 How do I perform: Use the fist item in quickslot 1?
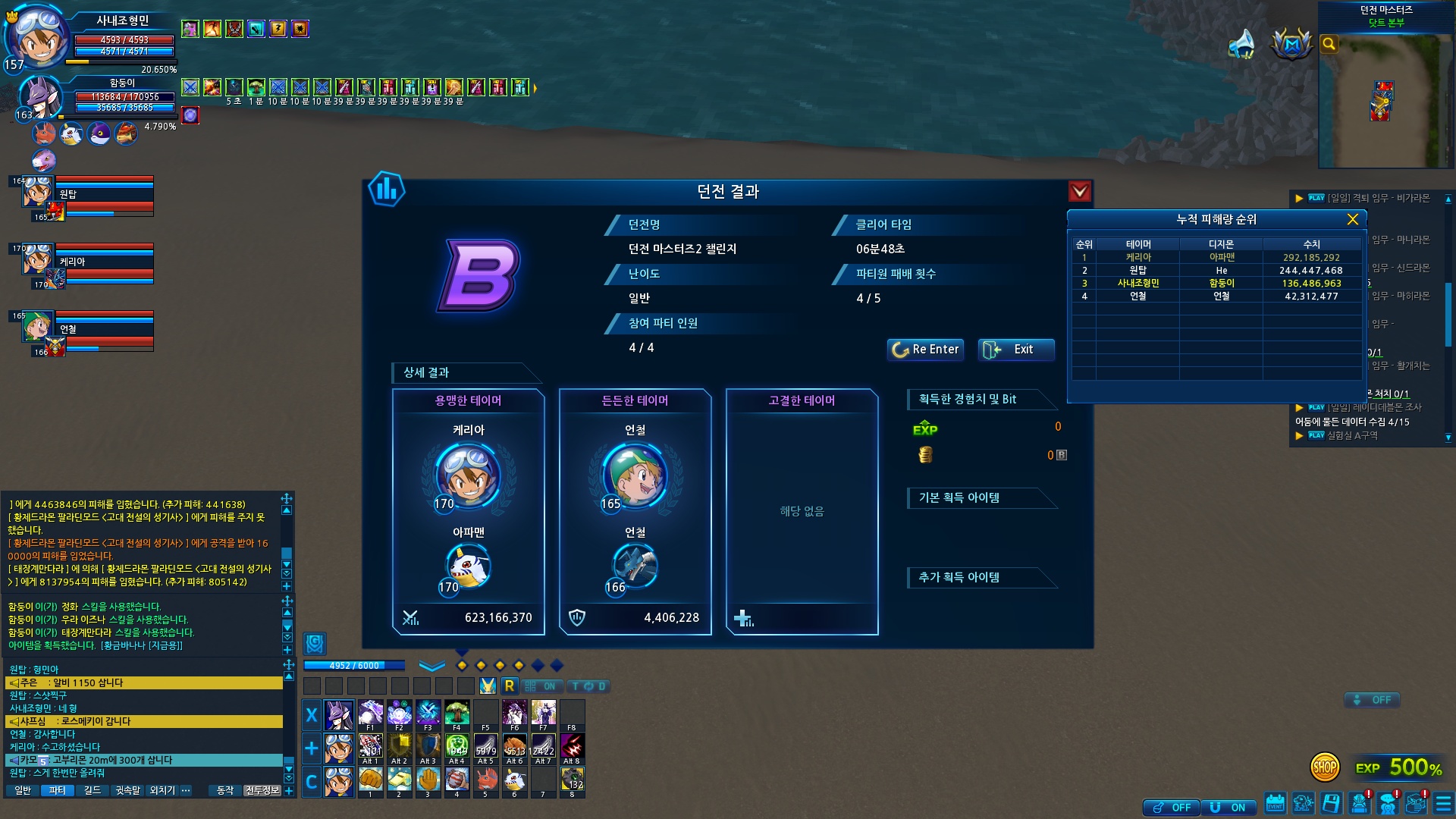370,780
